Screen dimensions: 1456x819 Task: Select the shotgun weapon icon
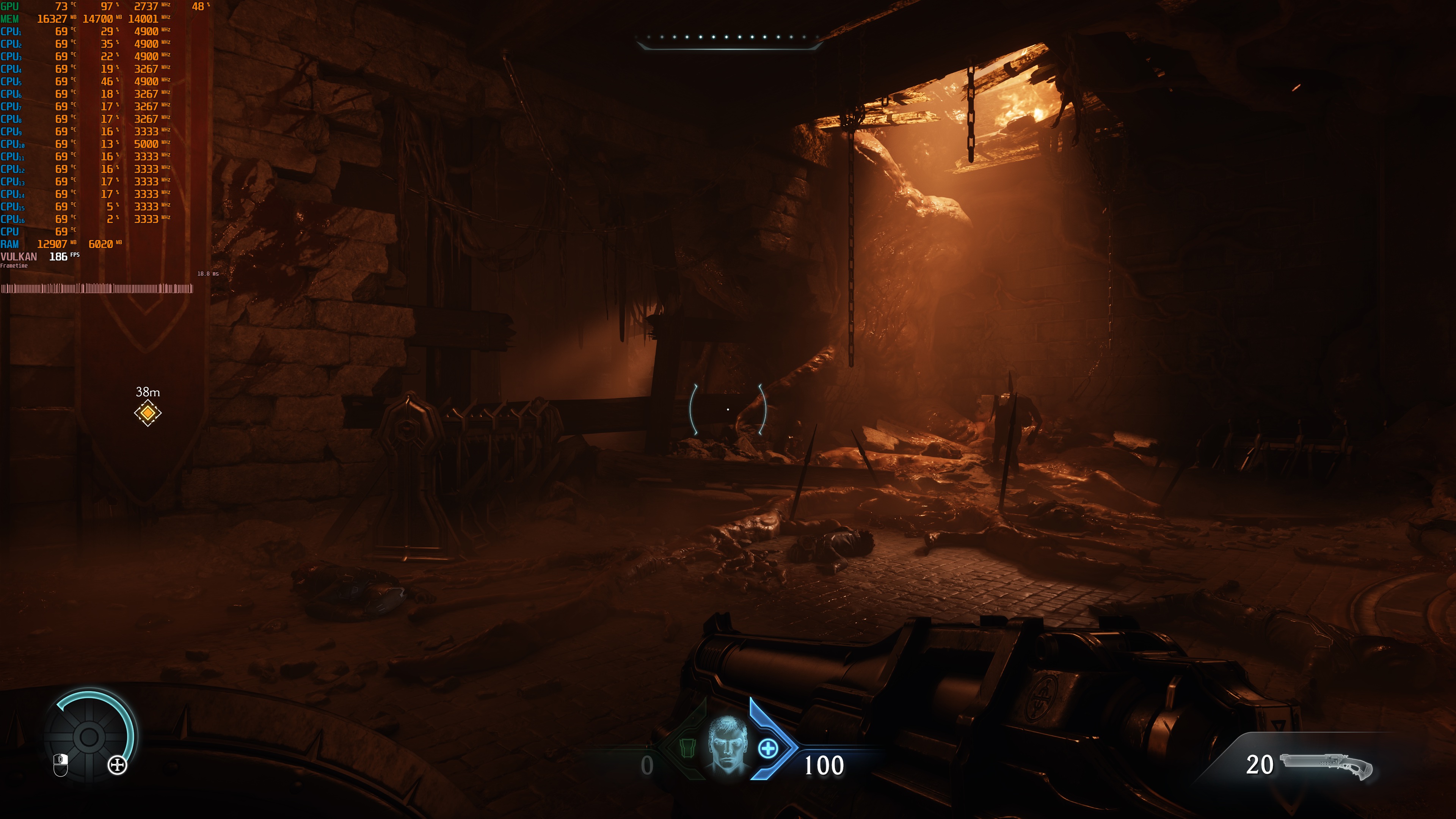[1326, 766]
